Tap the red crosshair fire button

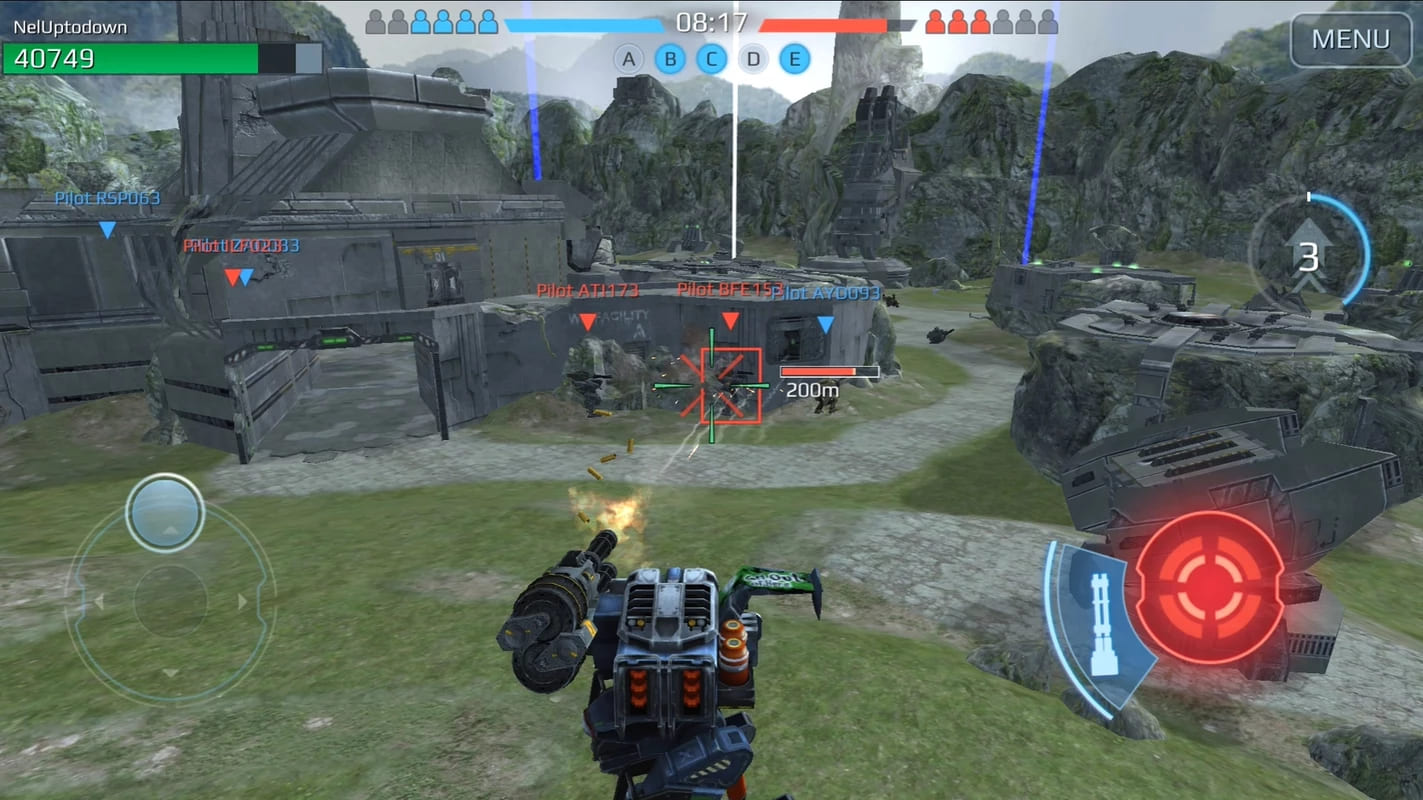pyautogui.click(x=1210, y=587)
